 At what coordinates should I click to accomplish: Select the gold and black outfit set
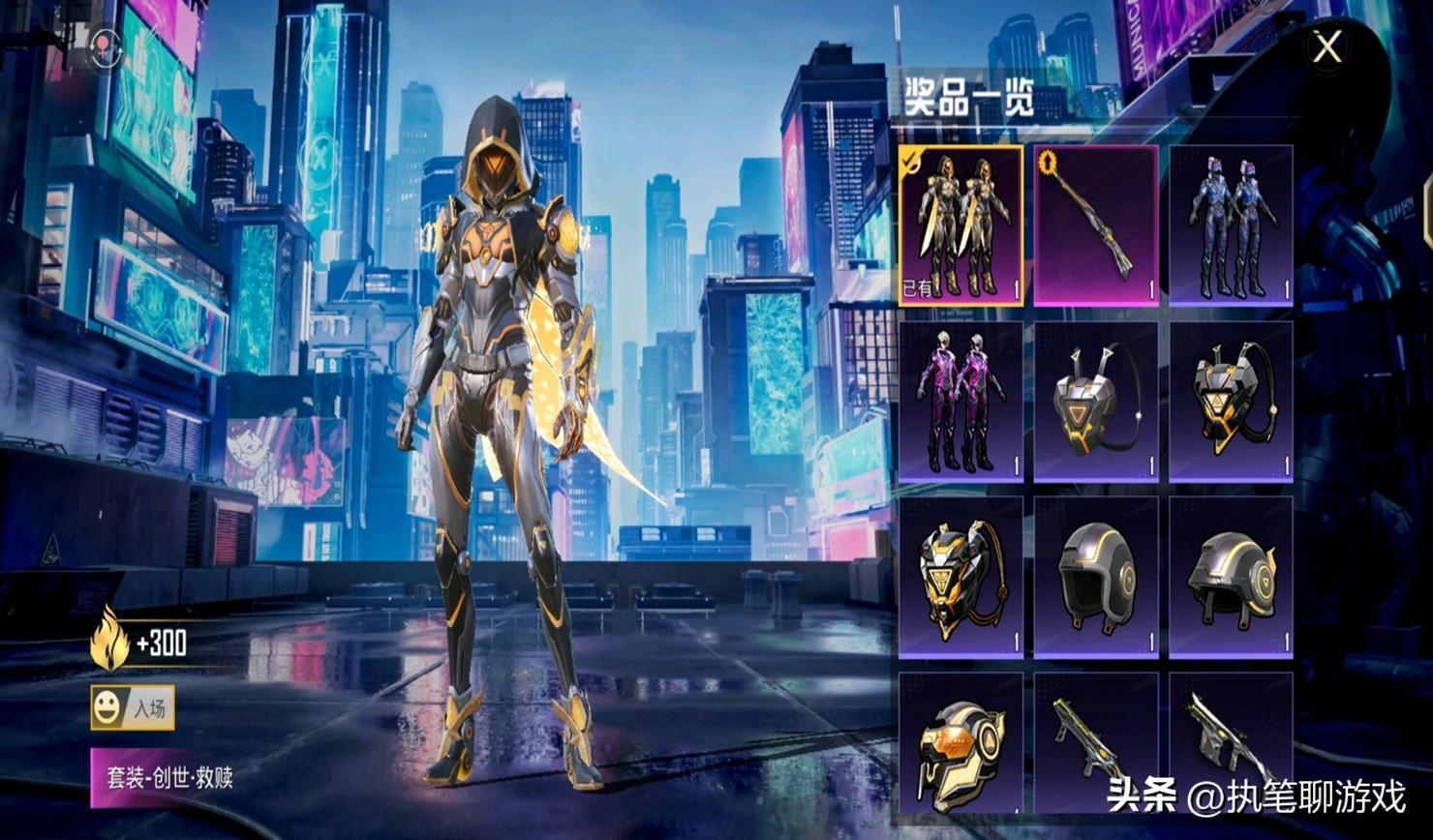pyautogui.click(x=960, y=225)
